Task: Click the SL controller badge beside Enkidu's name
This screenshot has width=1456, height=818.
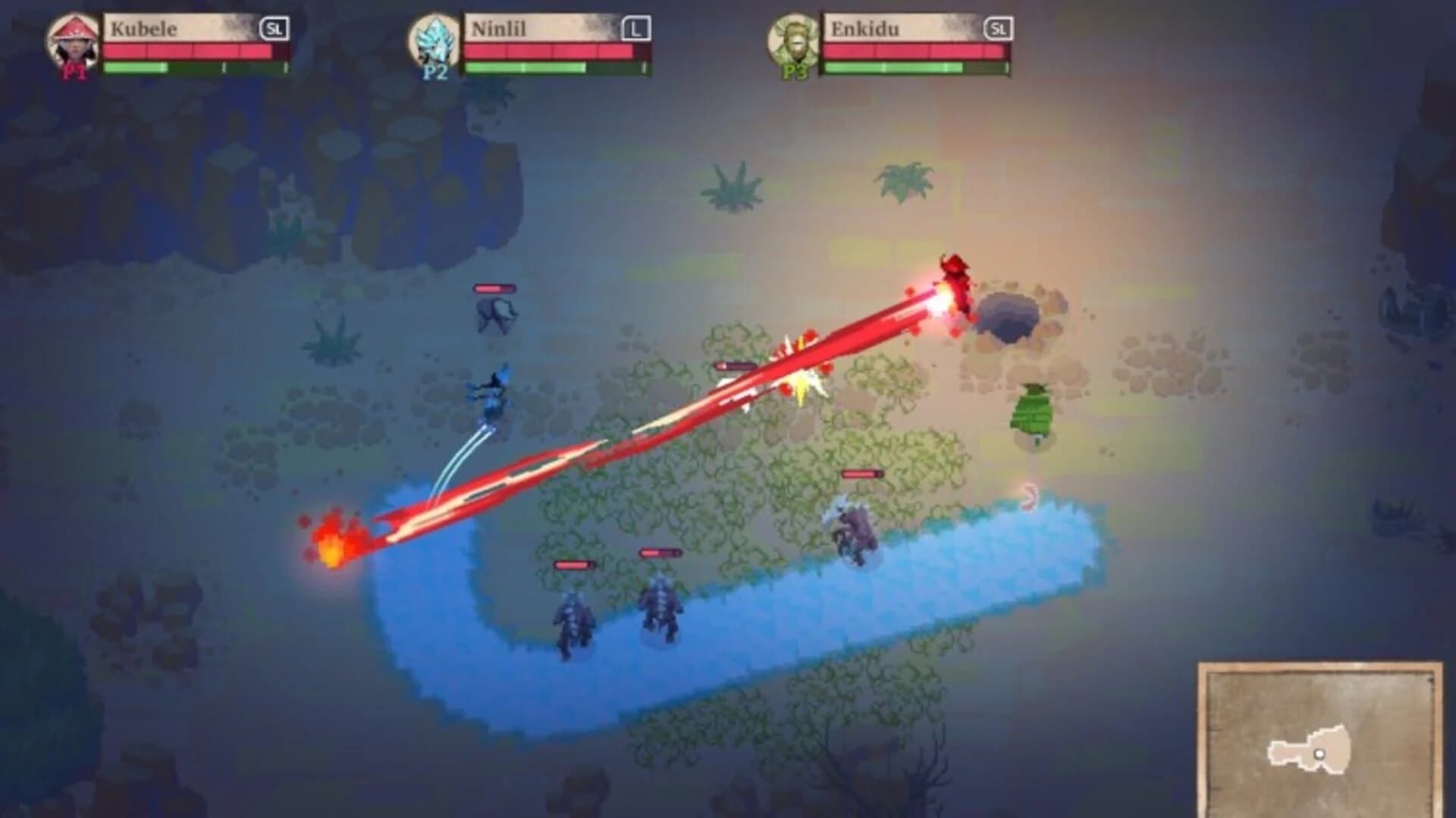Action: click(997, 27)
